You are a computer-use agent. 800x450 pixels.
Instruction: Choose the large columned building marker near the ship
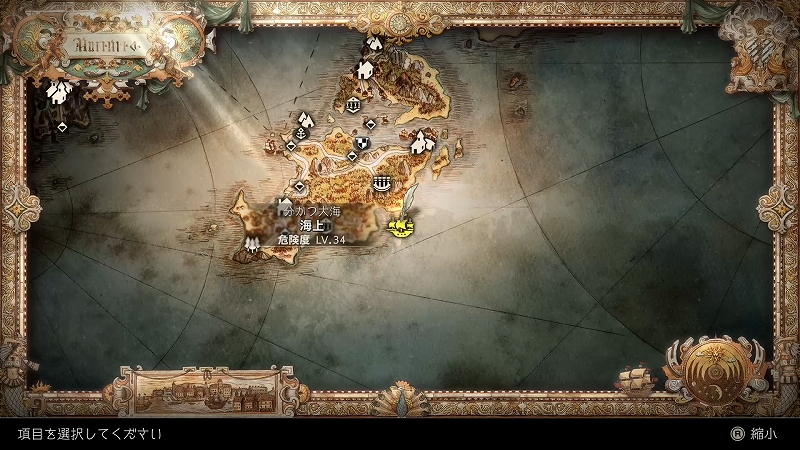click(x=381, y=183)
